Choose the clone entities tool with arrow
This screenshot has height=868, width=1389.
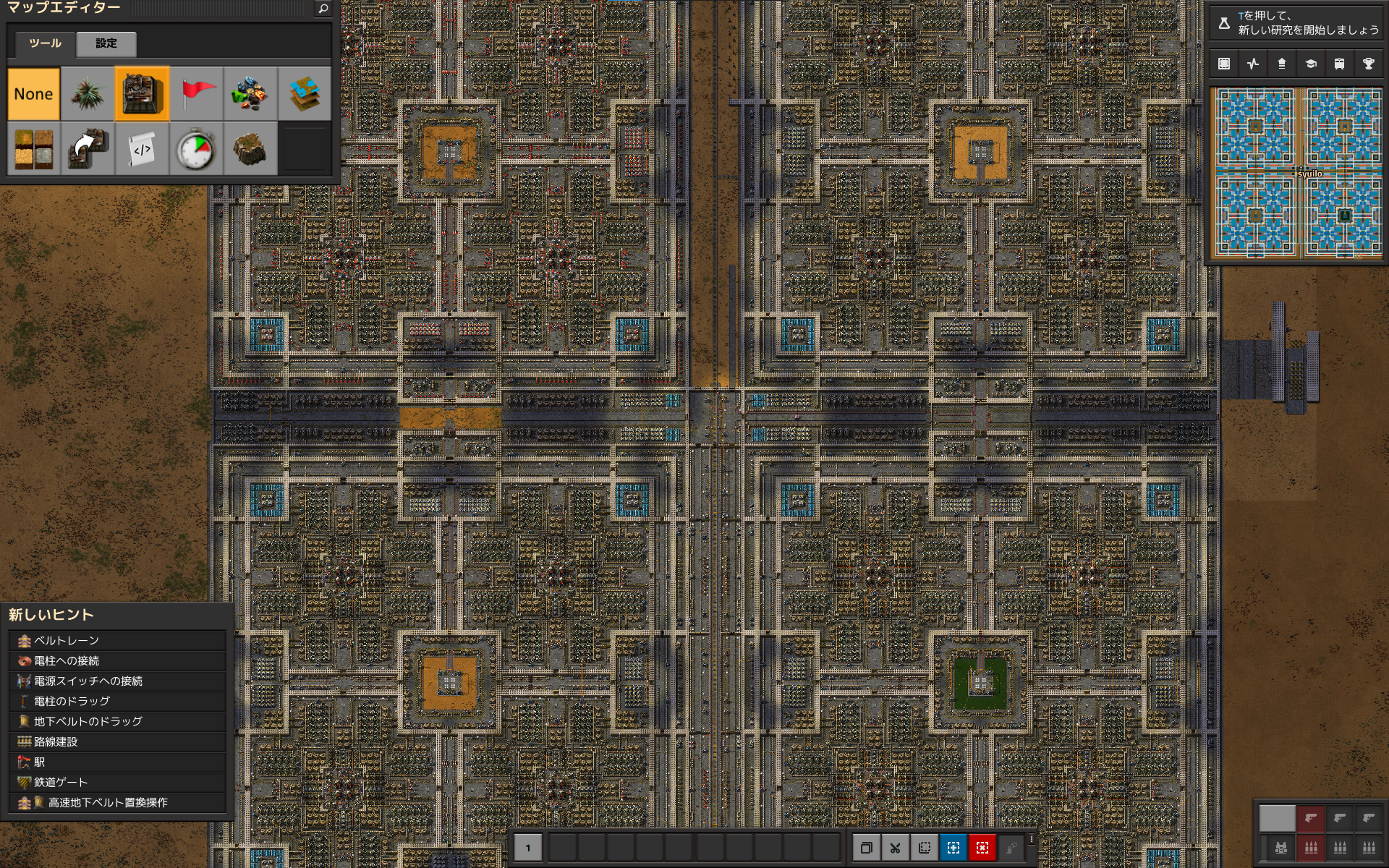tap(88, 149)
